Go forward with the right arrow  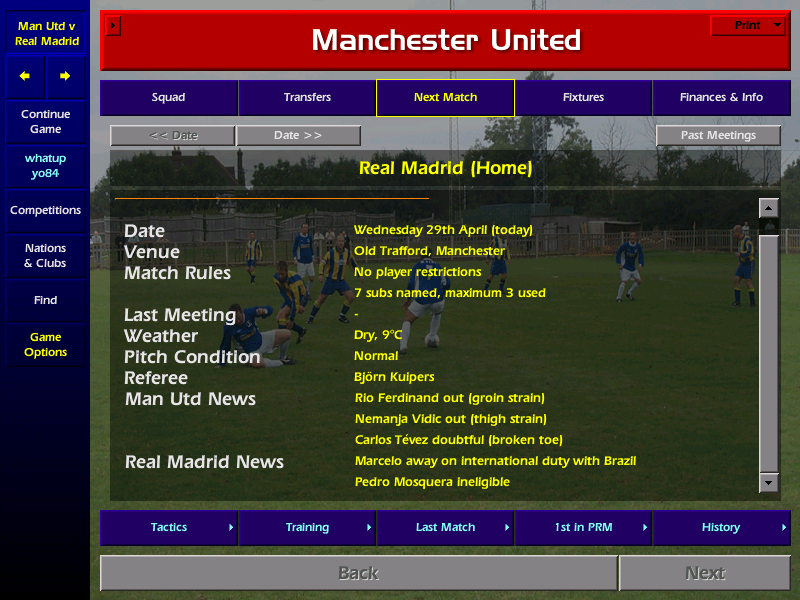tap(65, 76)
